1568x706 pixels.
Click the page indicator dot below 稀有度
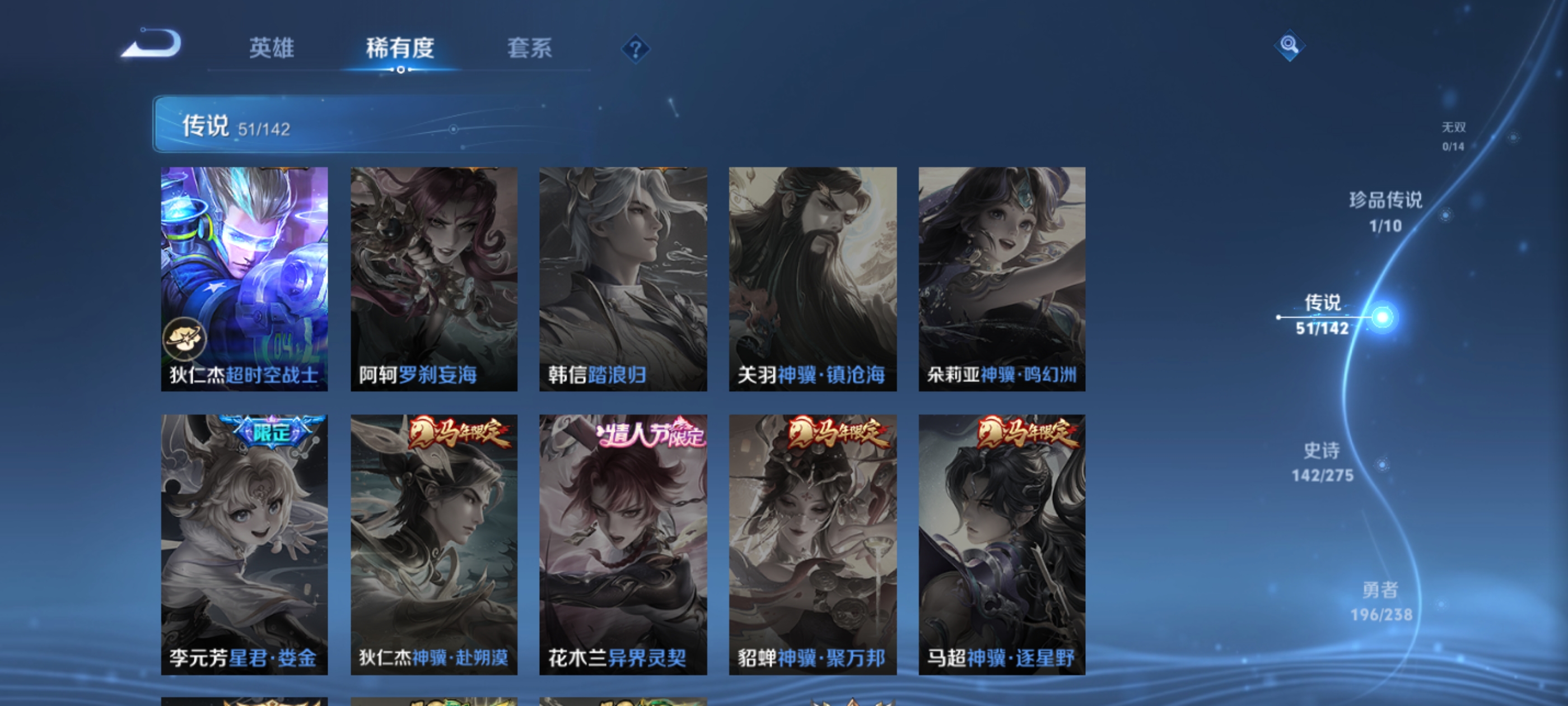[400, 69]
